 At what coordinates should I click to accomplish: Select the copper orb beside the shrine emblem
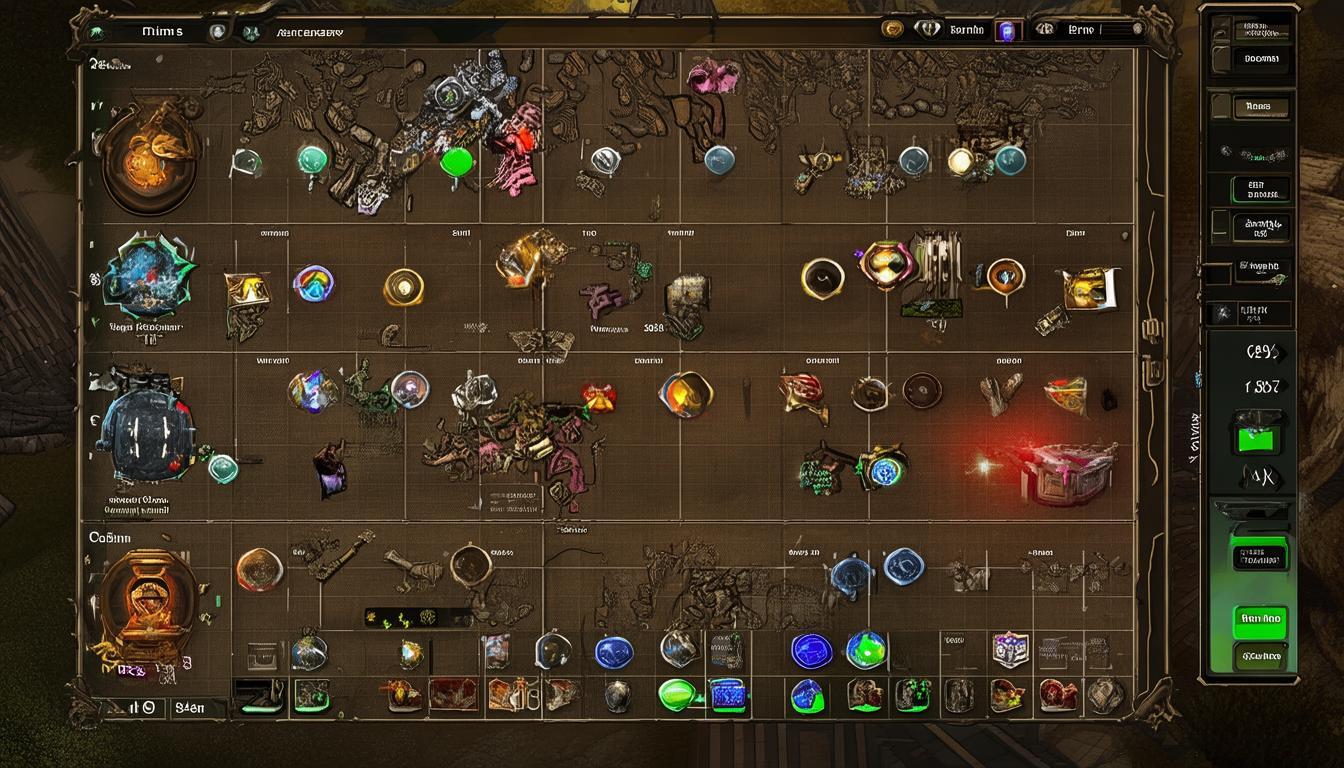pos(259,569)
